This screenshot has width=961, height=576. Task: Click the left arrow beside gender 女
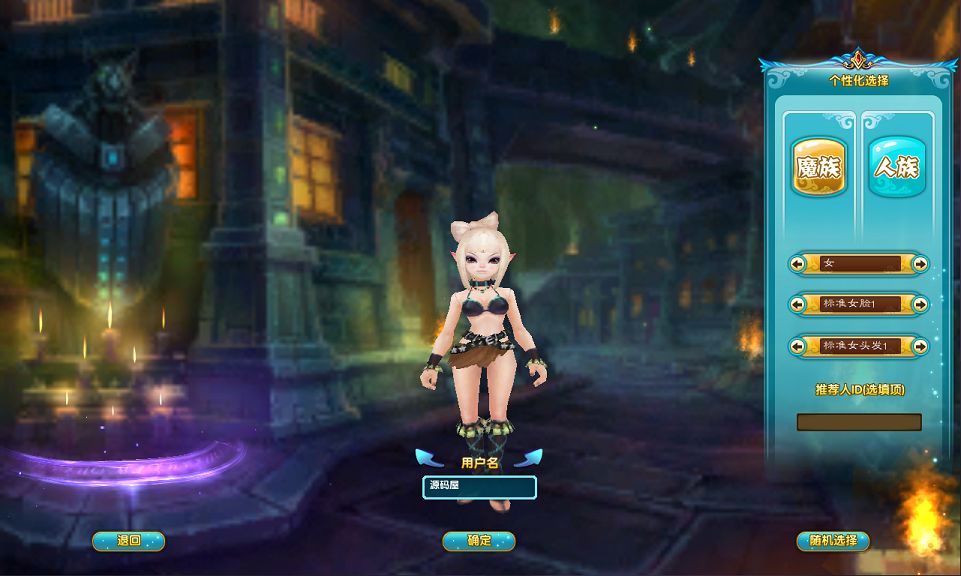pyautogui.click(x=798, y=264)
